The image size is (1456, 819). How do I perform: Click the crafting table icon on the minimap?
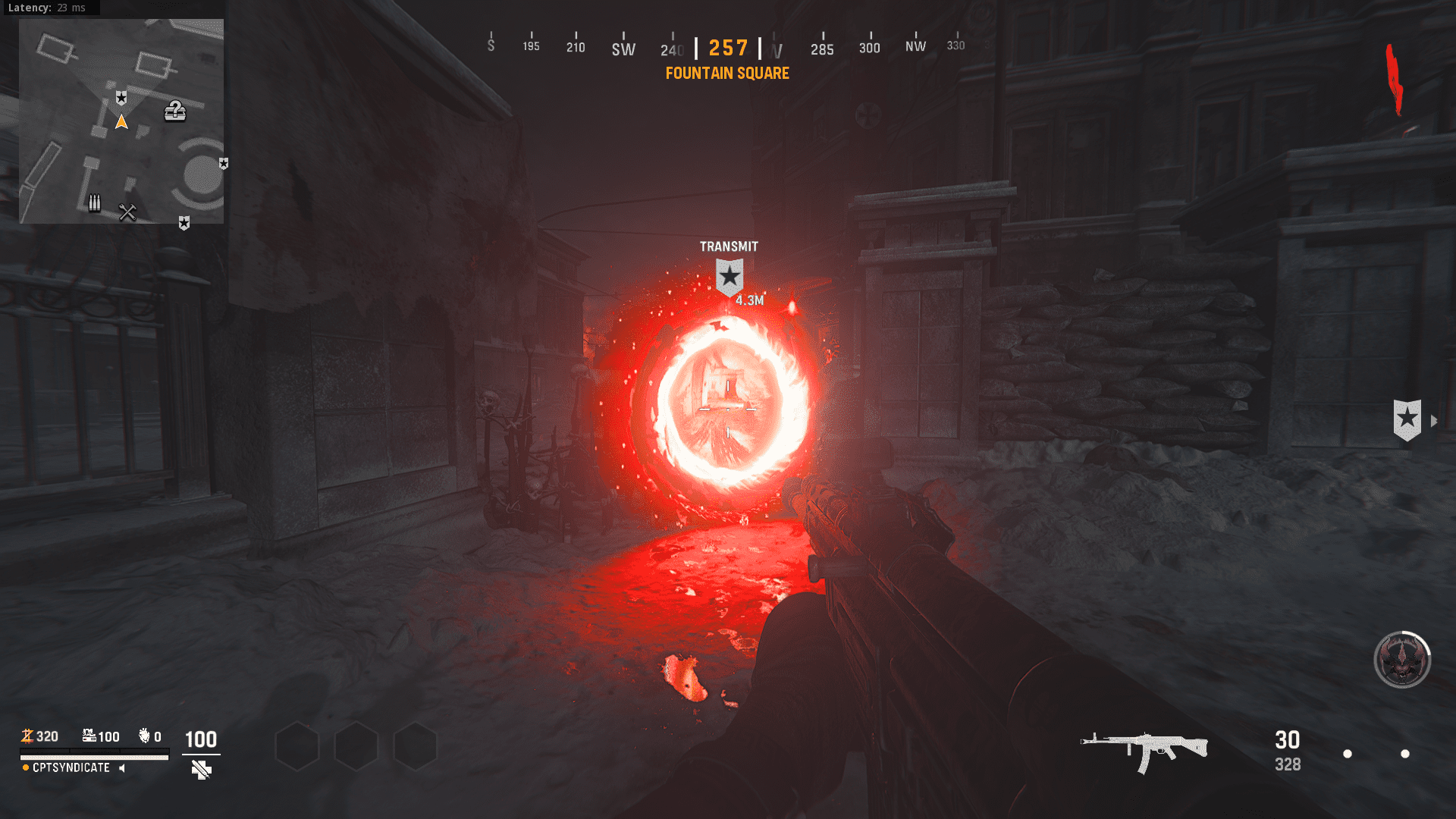(127, 211)
